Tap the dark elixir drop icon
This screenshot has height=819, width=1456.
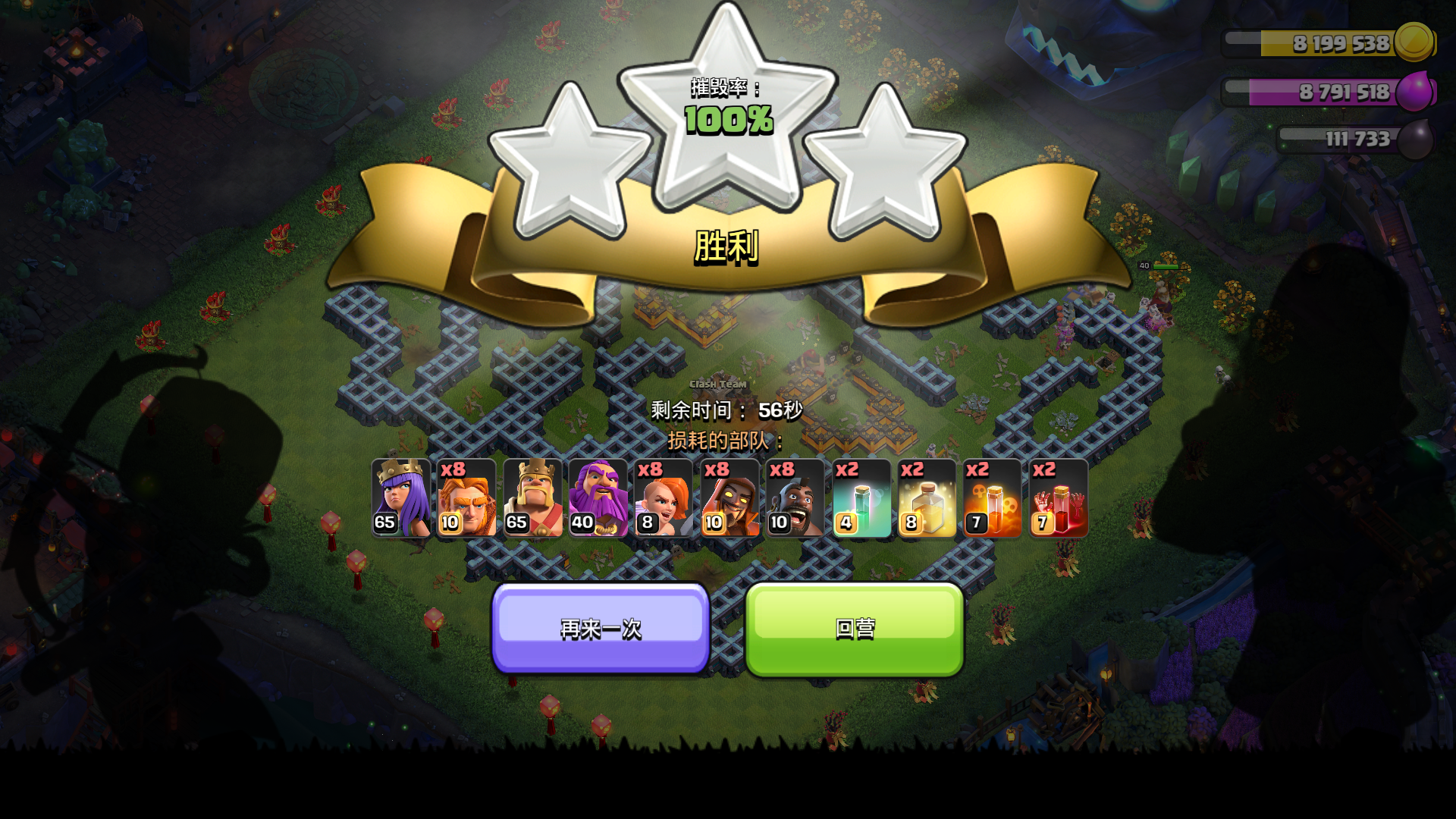tap(1417, 139)
